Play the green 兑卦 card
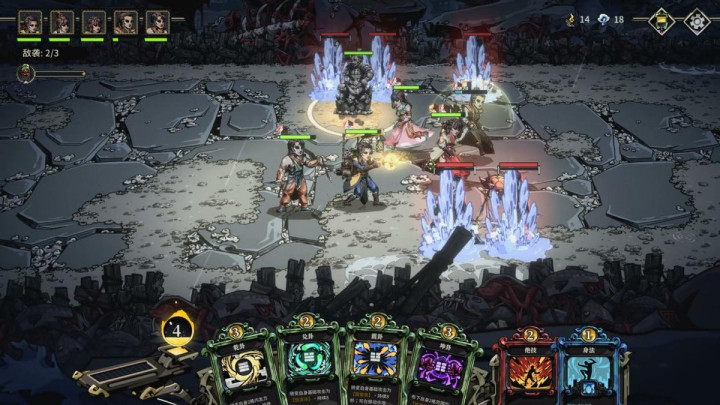720x405 pixels. [309, 364]
